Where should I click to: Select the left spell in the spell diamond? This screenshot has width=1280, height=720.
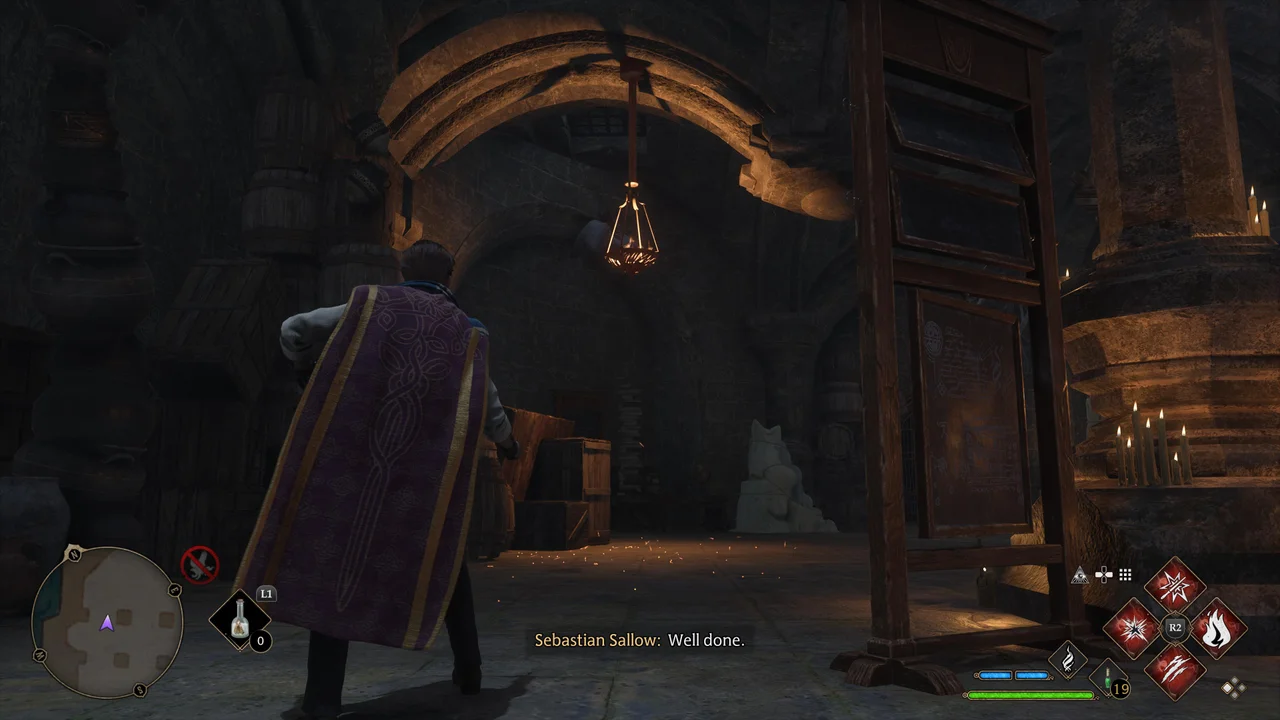point(1134,626)
